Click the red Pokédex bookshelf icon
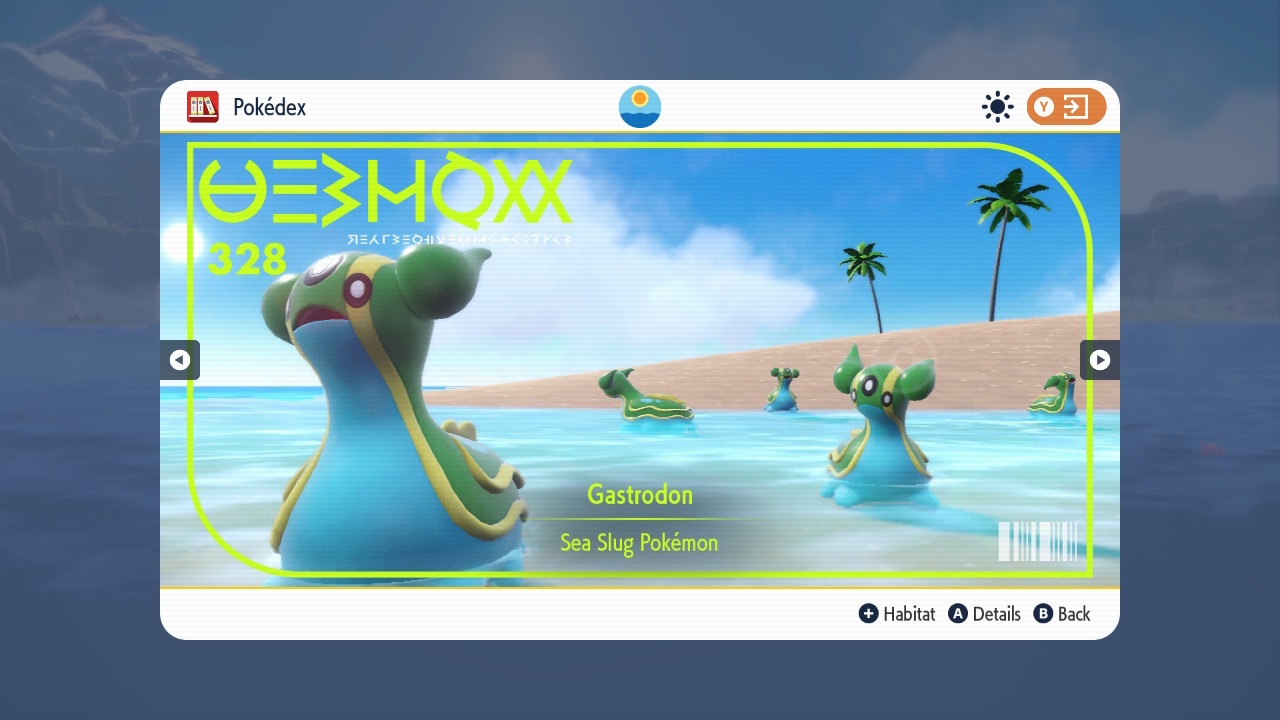The width and height of the screenshot is (1280, 720). coord(203,107)
